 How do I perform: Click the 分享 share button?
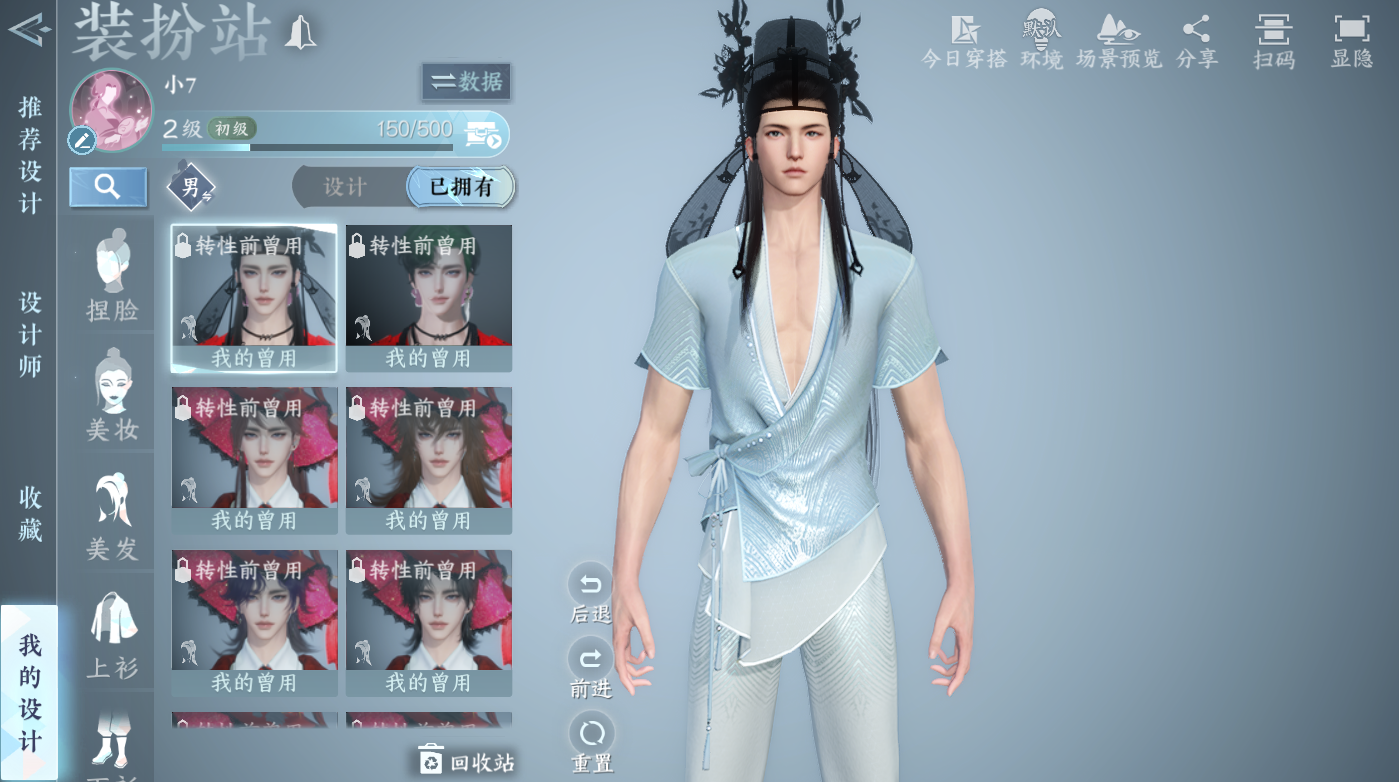(x=1196, y=42)
